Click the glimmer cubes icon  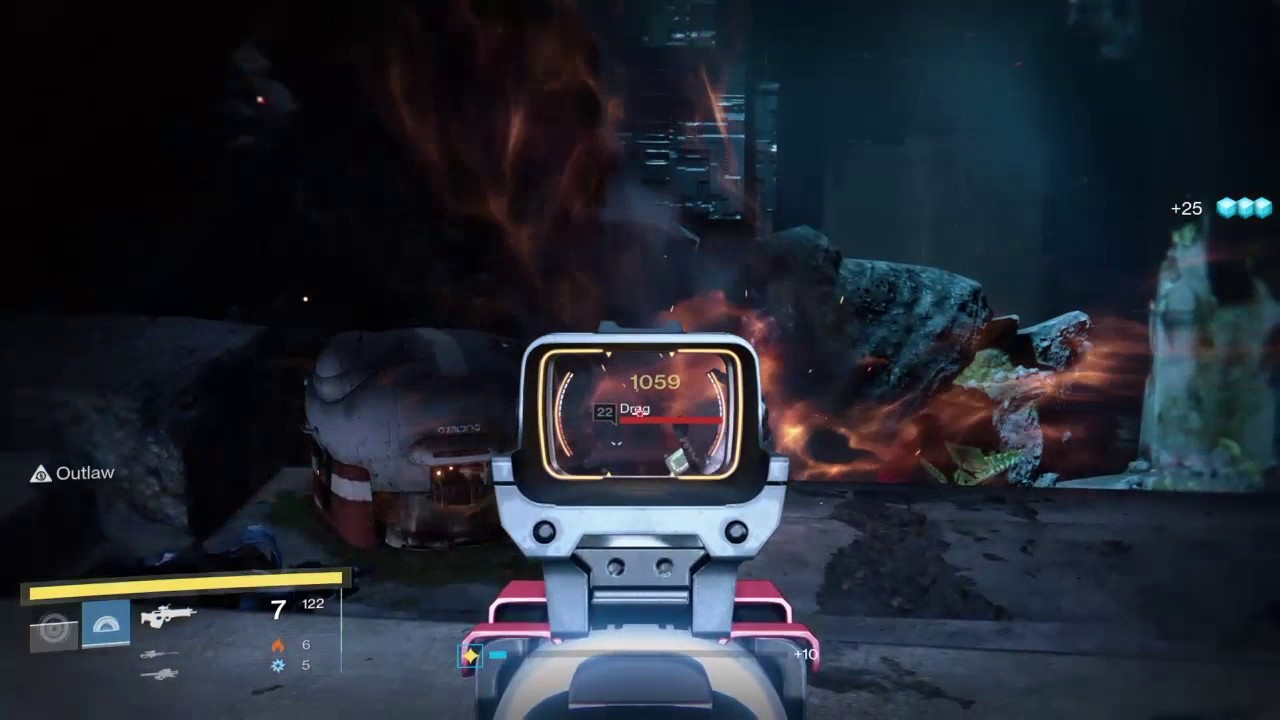tap(1243, 208)
